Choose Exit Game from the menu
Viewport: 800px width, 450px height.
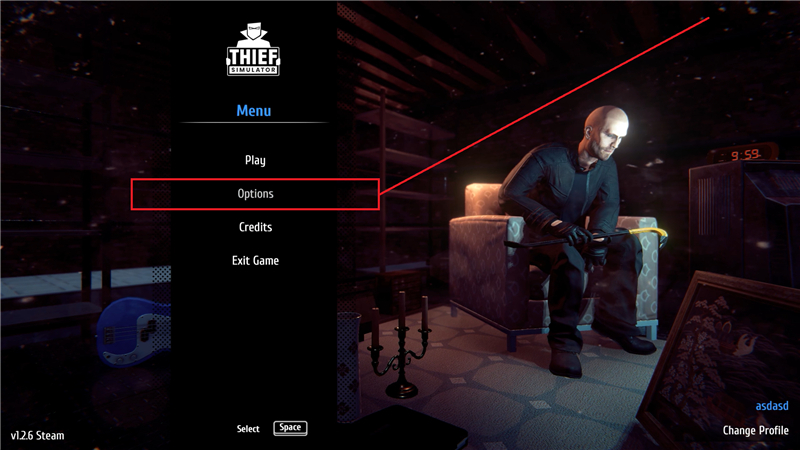[255, 261]
